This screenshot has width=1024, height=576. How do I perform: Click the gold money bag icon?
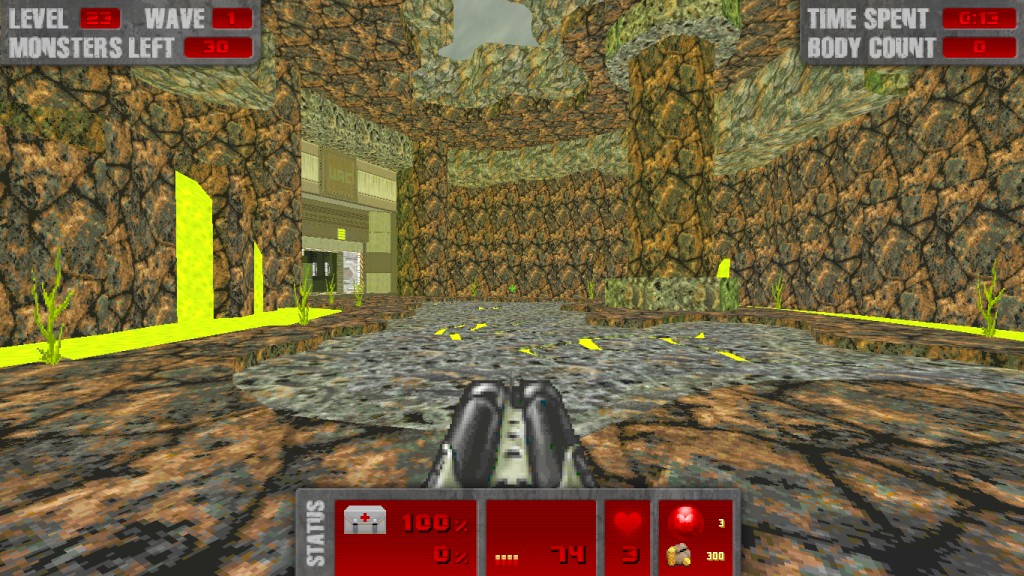click(679, 553)
